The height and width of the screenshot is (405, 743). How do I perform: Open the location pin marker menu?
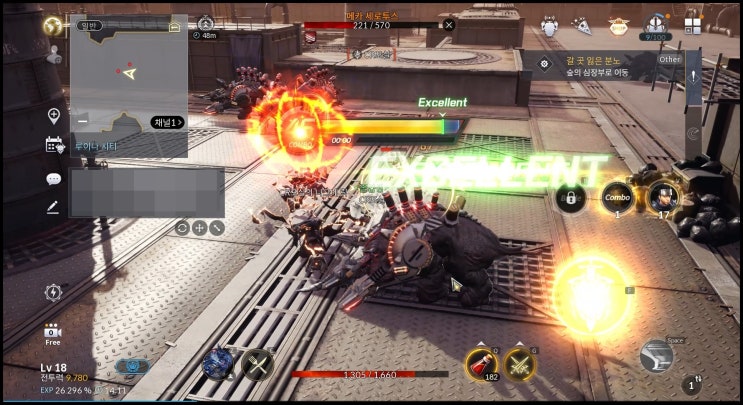click(54, 116)
